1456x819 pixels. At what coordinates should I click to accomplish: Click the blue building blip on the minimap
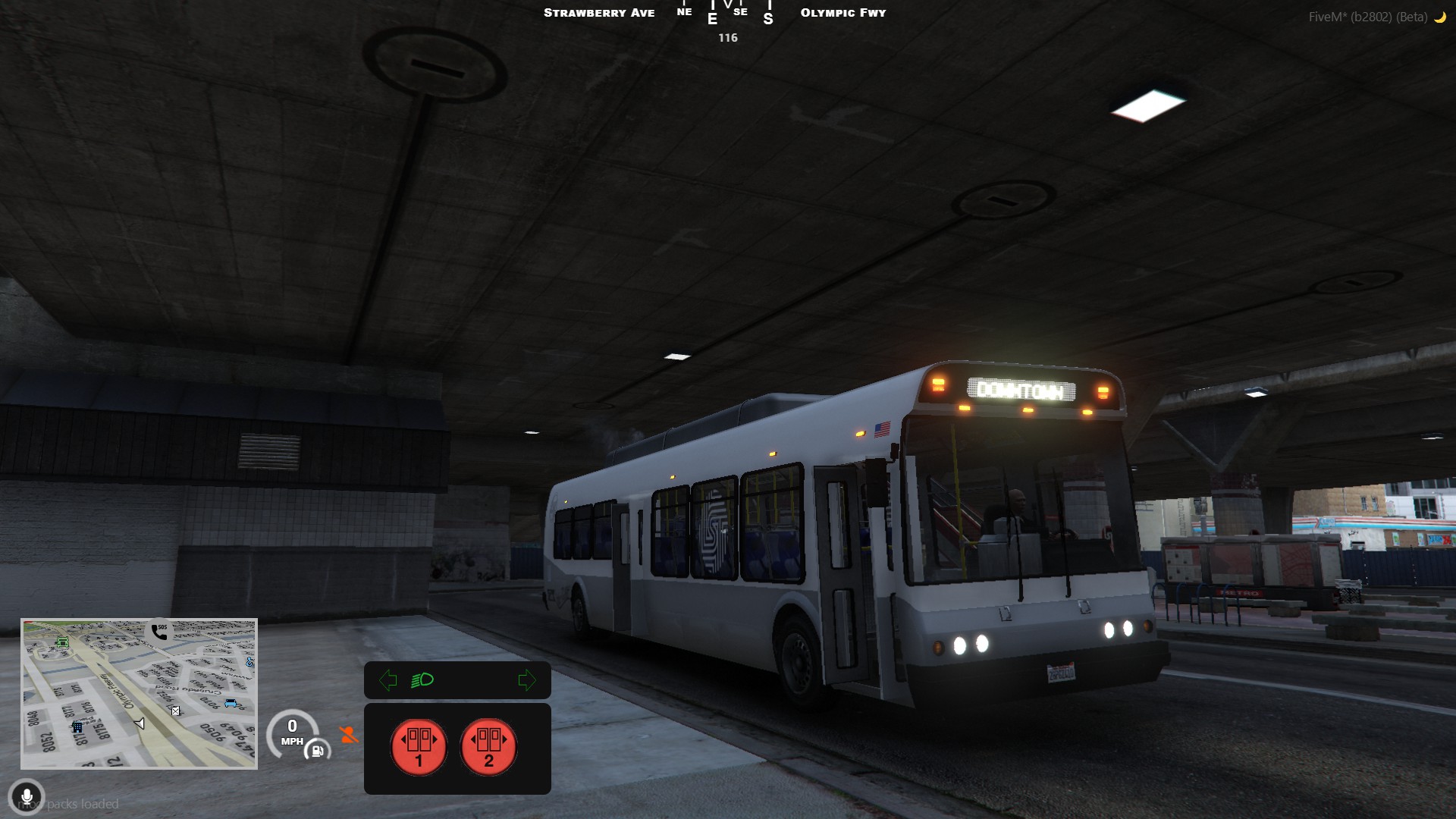(x=78, y=727)
